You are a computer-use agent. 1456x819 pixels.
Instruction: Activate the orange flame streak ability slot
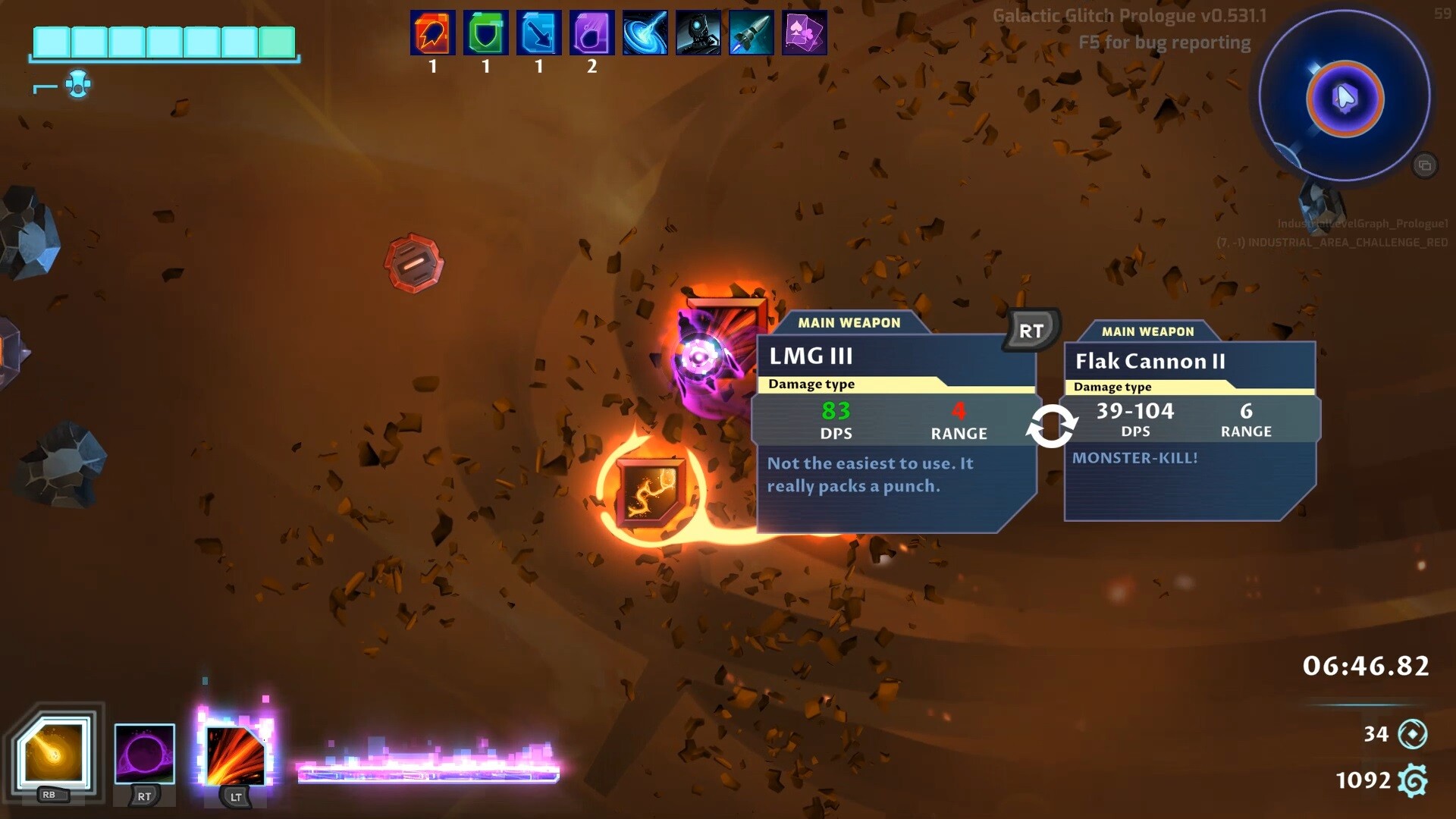(235, 755)
